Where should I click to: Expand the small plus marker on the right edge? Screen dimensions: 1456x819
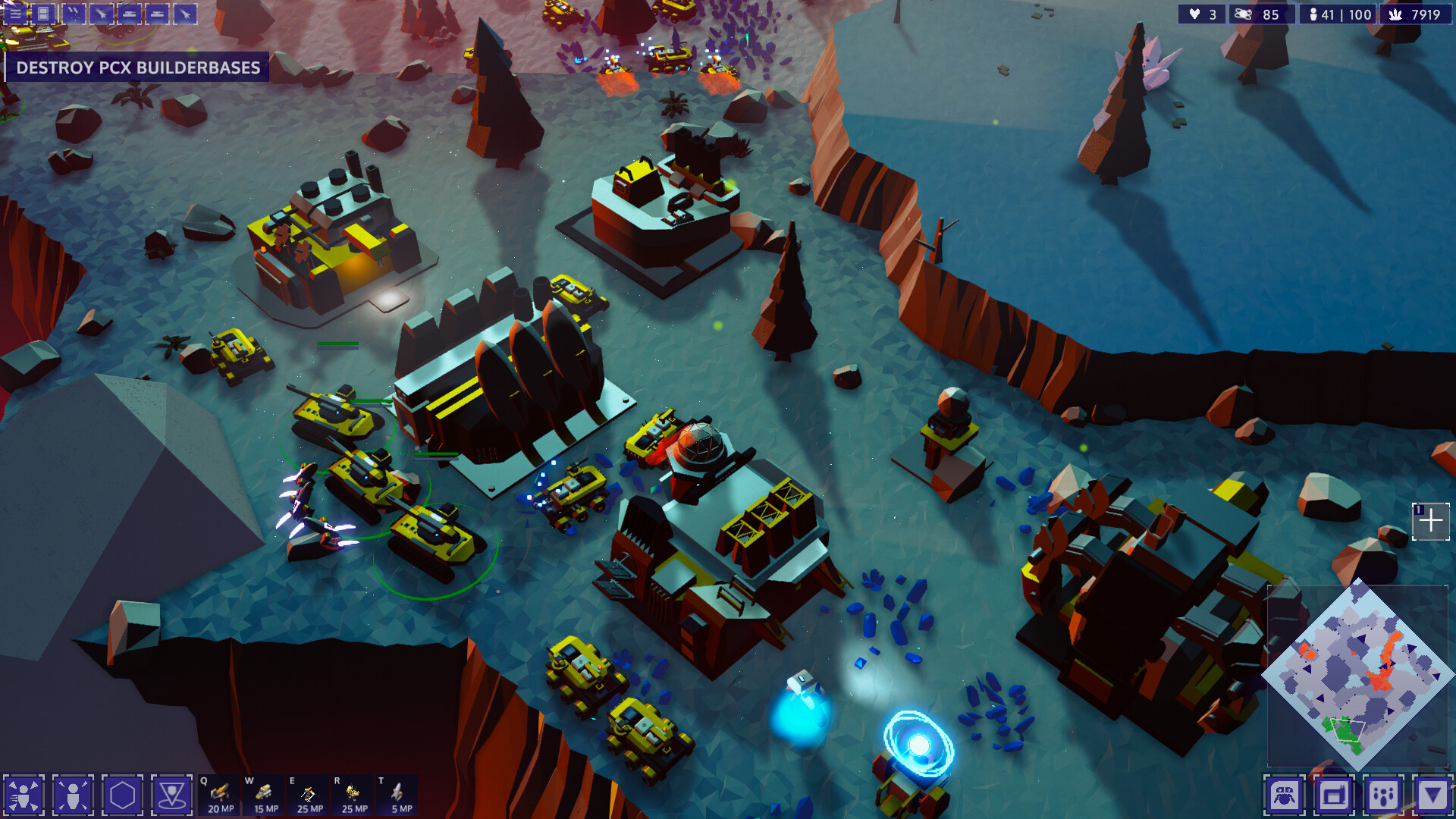[x=1432, y=520]
